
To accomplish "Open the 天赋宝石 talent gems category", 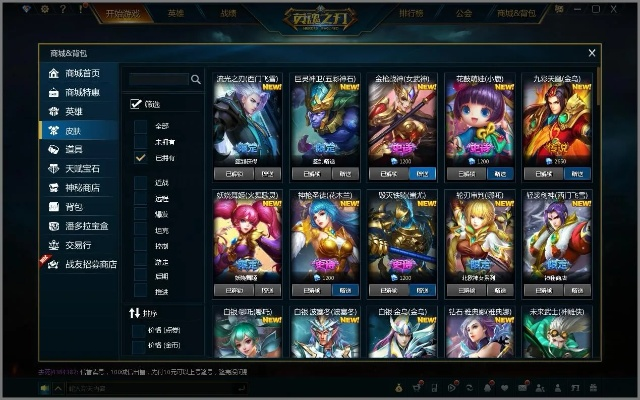I will [82, 168].
